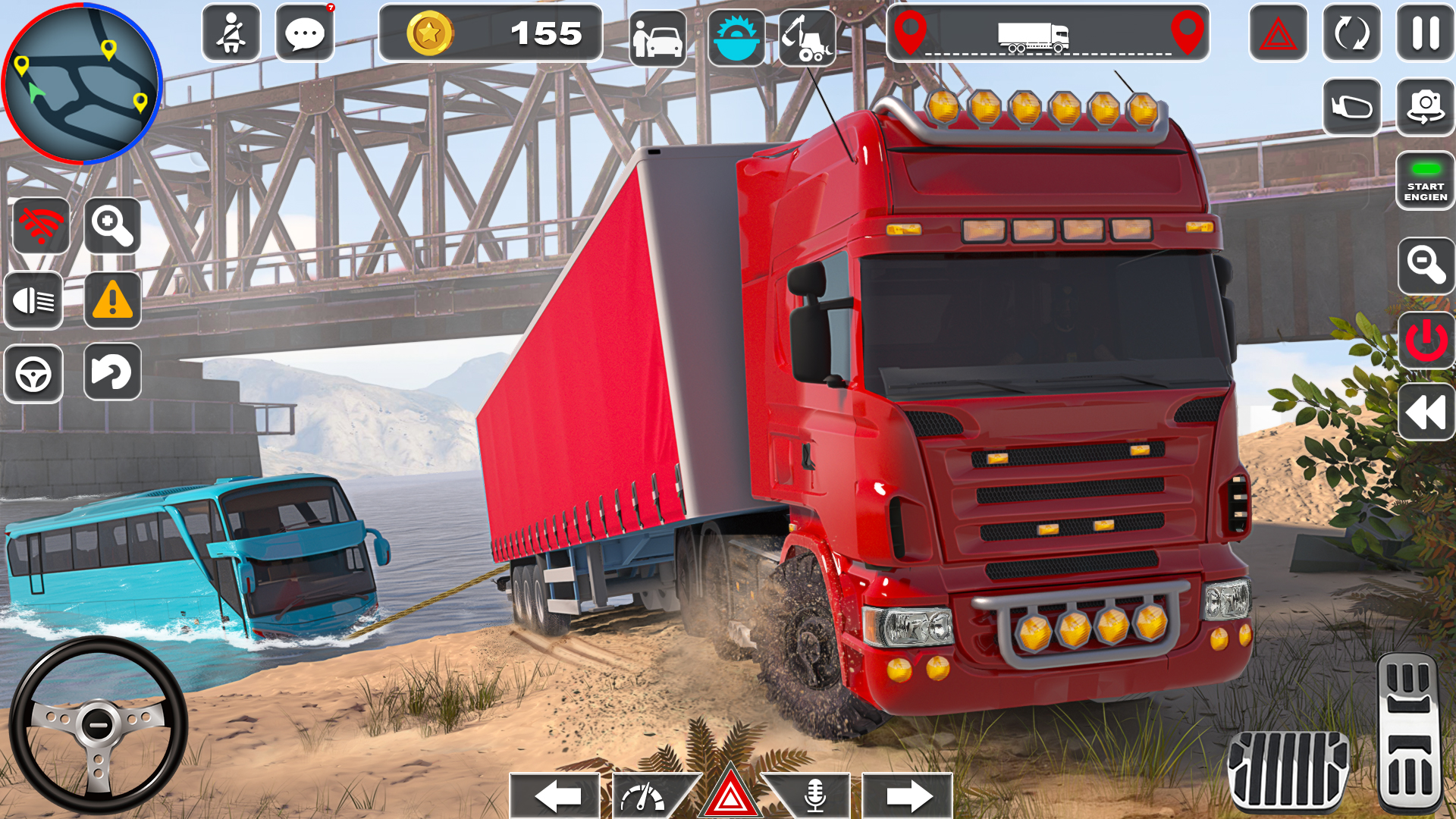The width and height of the screenshot is (1456, 819).
Task: Toggle the truck headlights
Action: (x=33, y=301)
